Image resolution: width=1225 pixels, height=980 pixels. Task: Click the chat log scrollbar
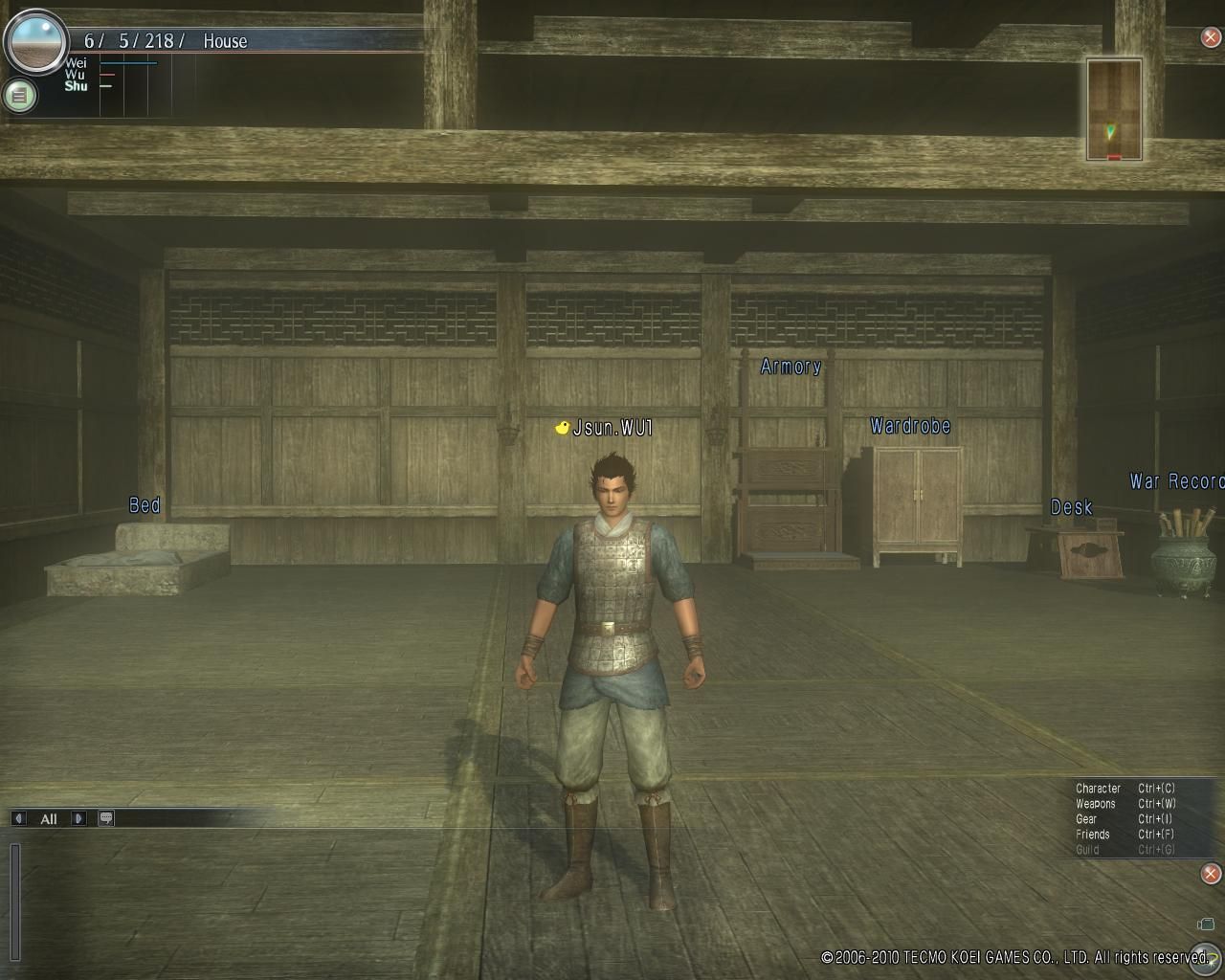(15, 902)
